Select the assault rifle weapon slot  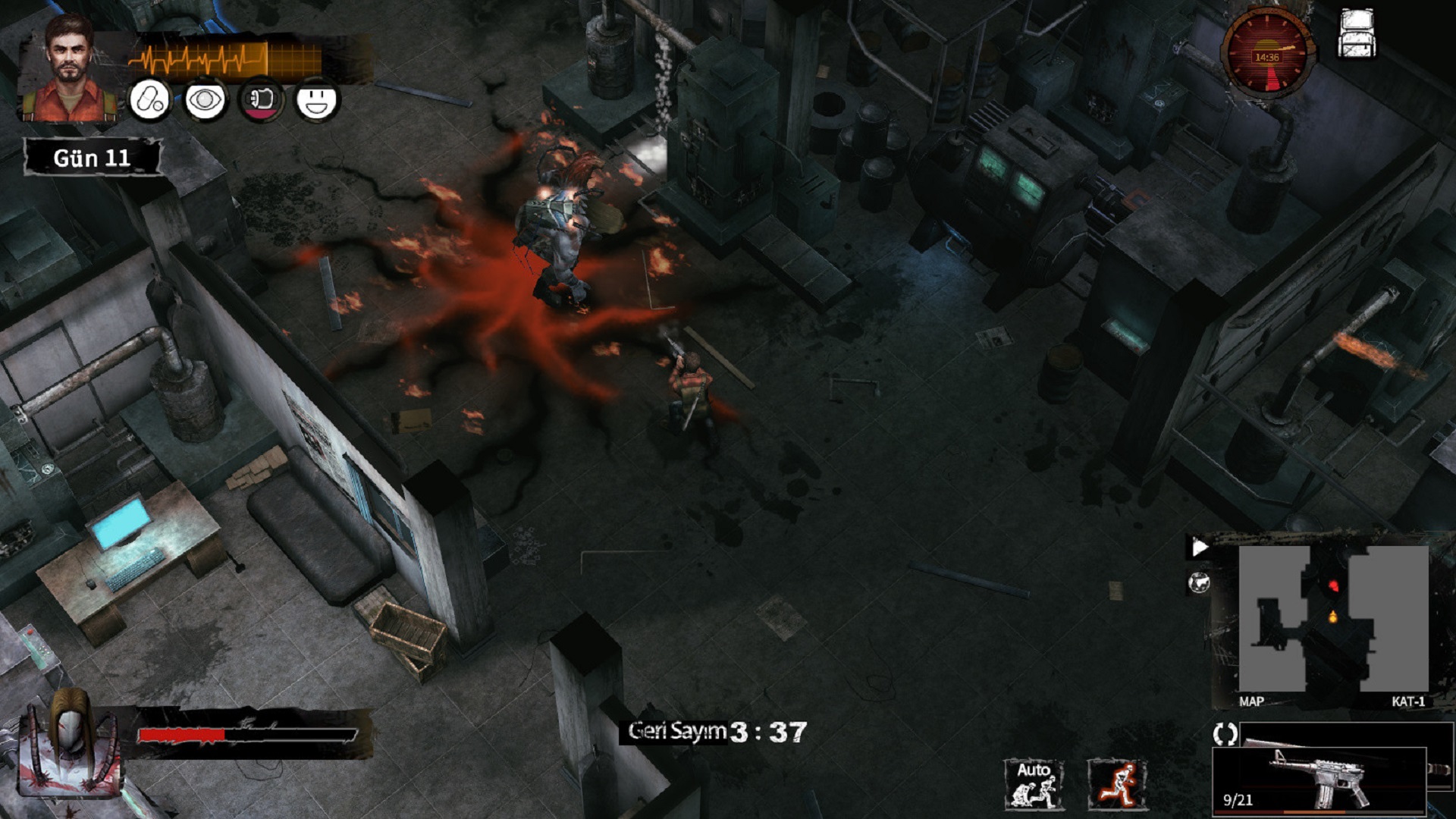(x=1319, y=778)
